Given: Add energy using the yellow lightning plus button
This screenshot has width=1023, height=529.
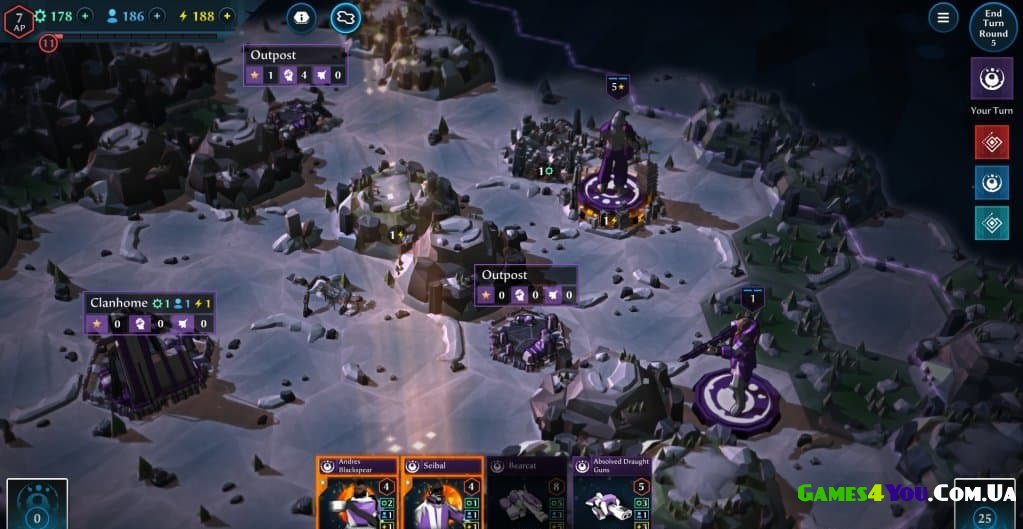Looking at the screenshot, I should [x=227, y=16].
